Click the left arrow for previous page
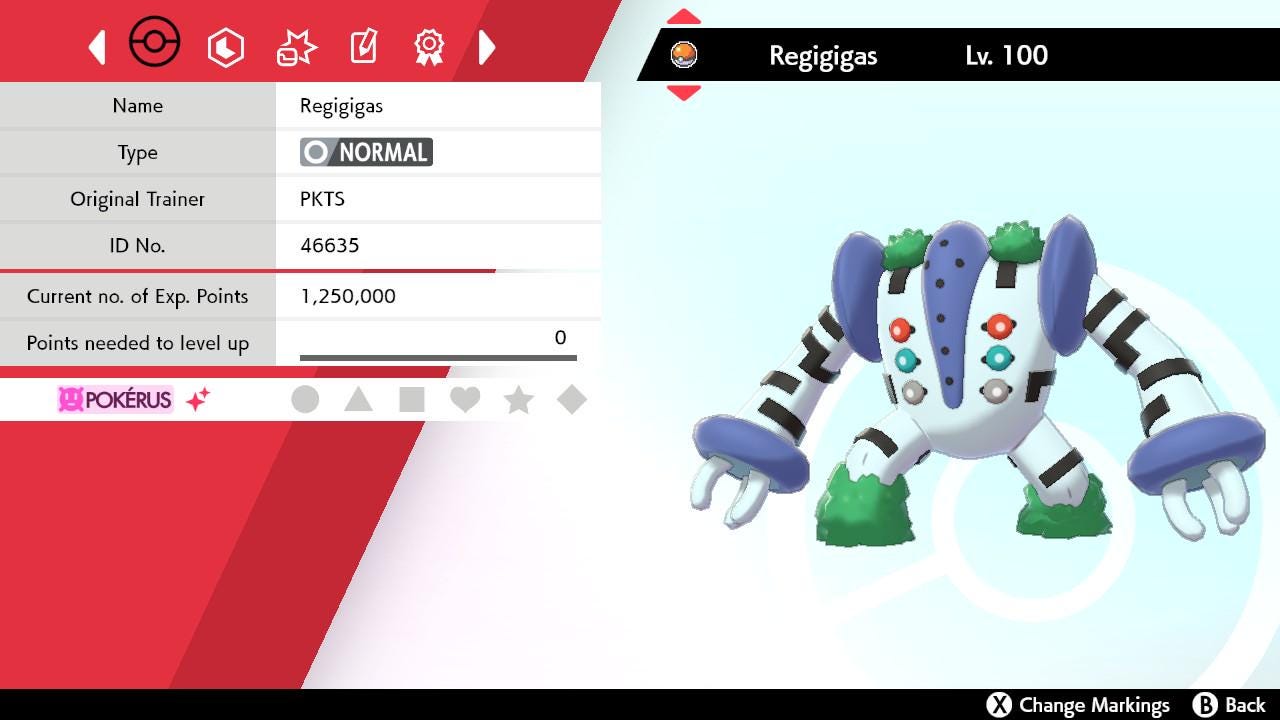 click(x=97, y=47)
